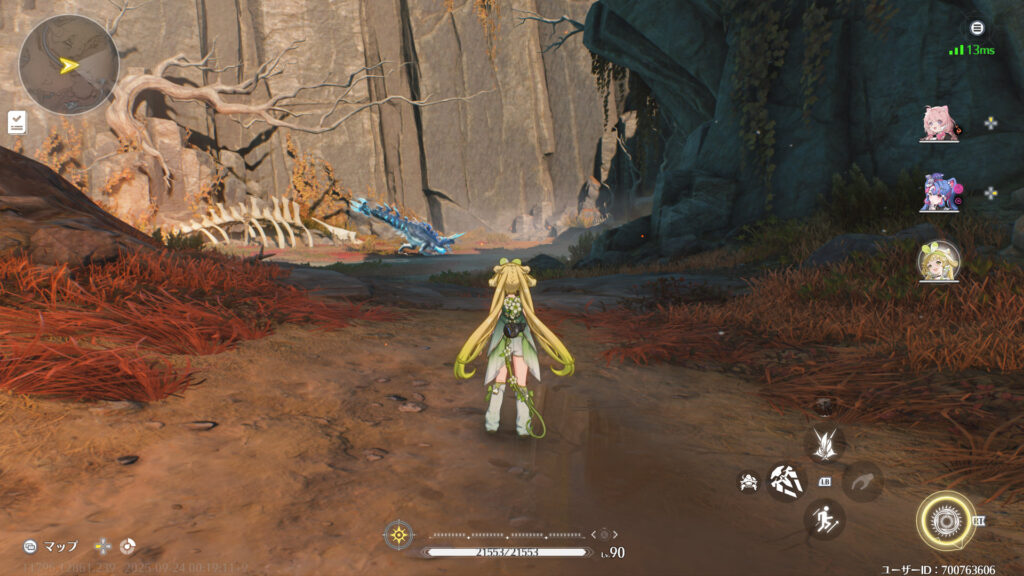
Task: Trigger the running figure dodge button
Action: click(825, 519)
